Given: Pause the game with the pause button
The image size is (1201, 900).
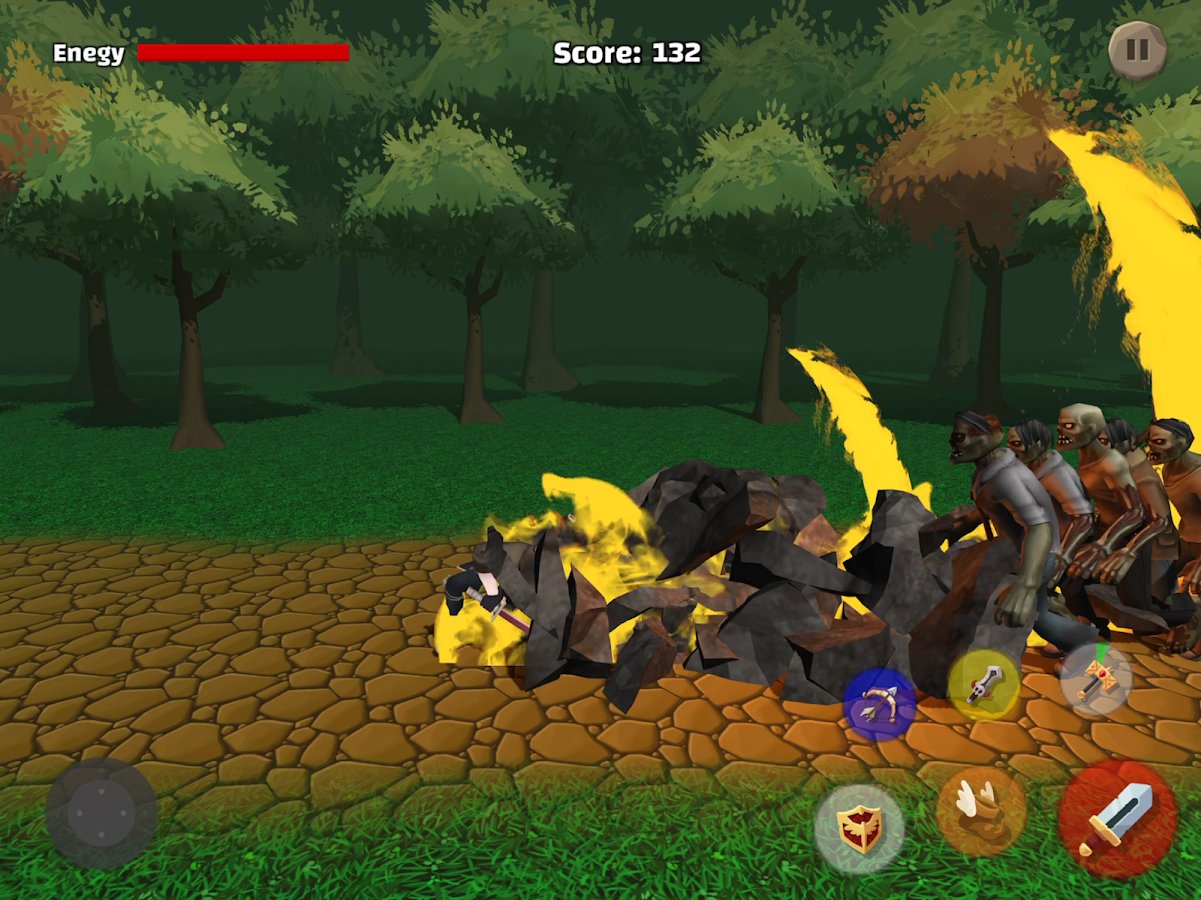Looking at the screenshot, I should (x=1138, y=50).
